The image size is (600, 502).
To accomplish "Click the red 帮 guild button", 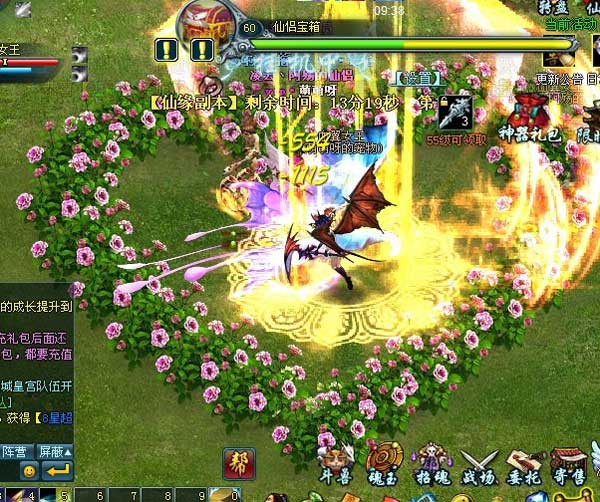I will coord(238,464).
